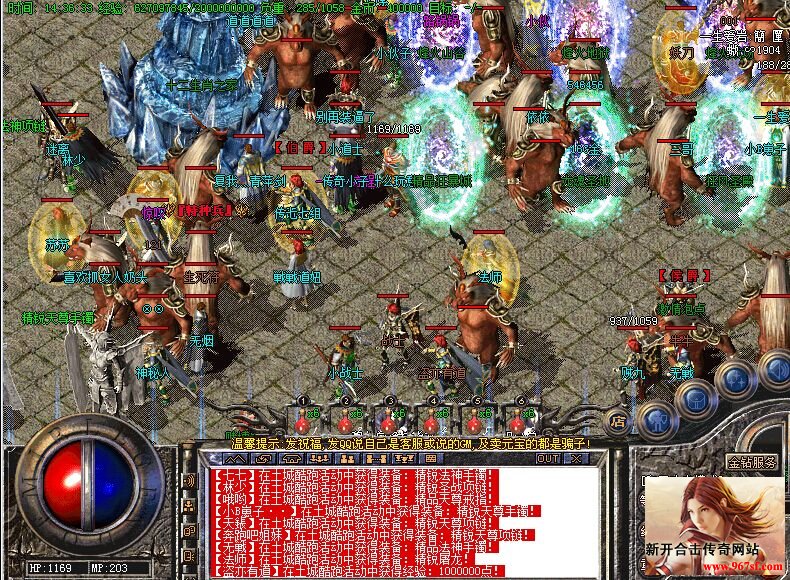Open the 金钻服务 gold diamond service
Screen dimensions: 790x580
(752, 462)
